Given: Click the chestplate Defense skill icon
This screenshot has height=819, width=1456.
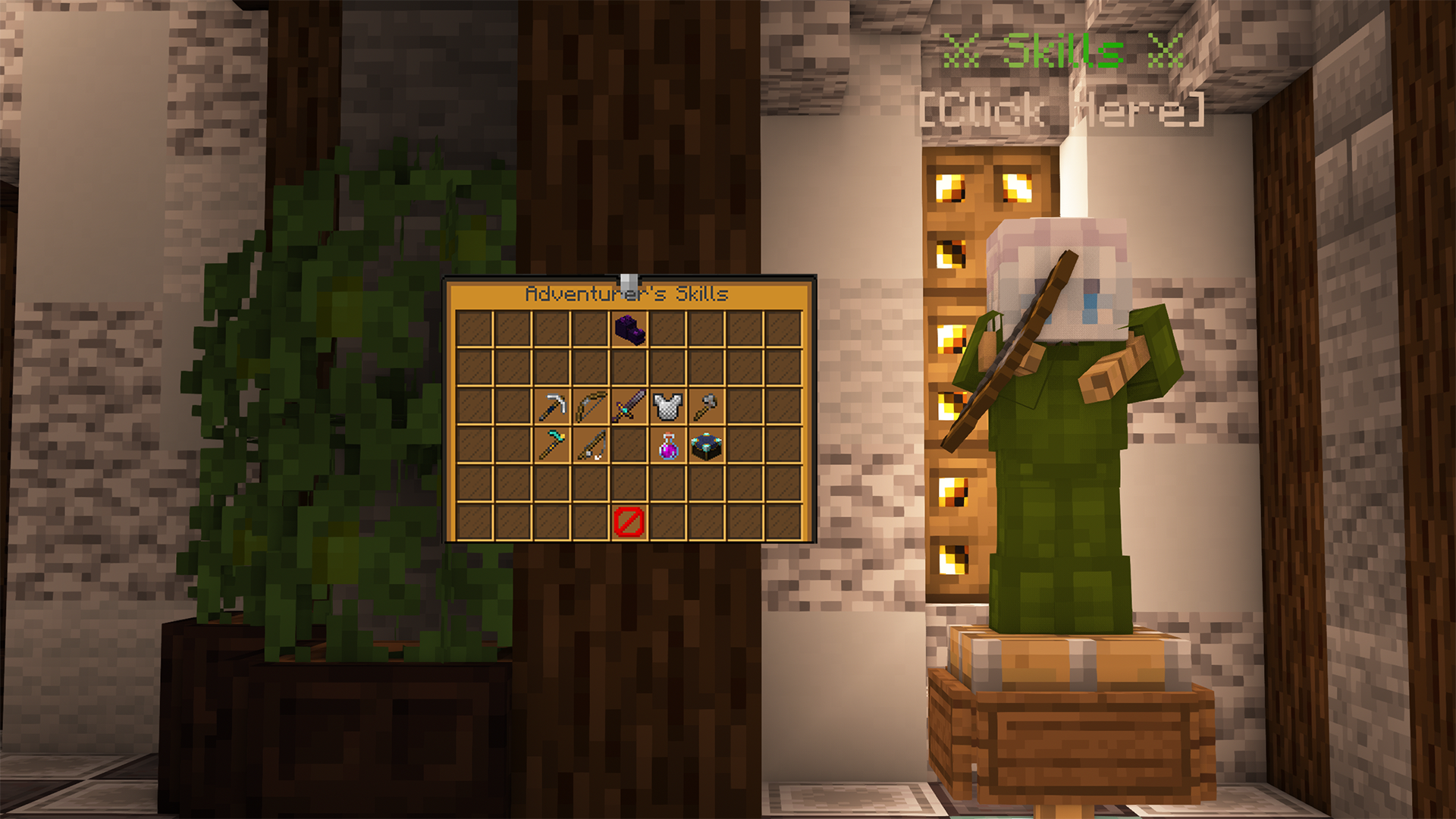Looking at the screenshot, I should pyautogui.click(x=667, y=406).
